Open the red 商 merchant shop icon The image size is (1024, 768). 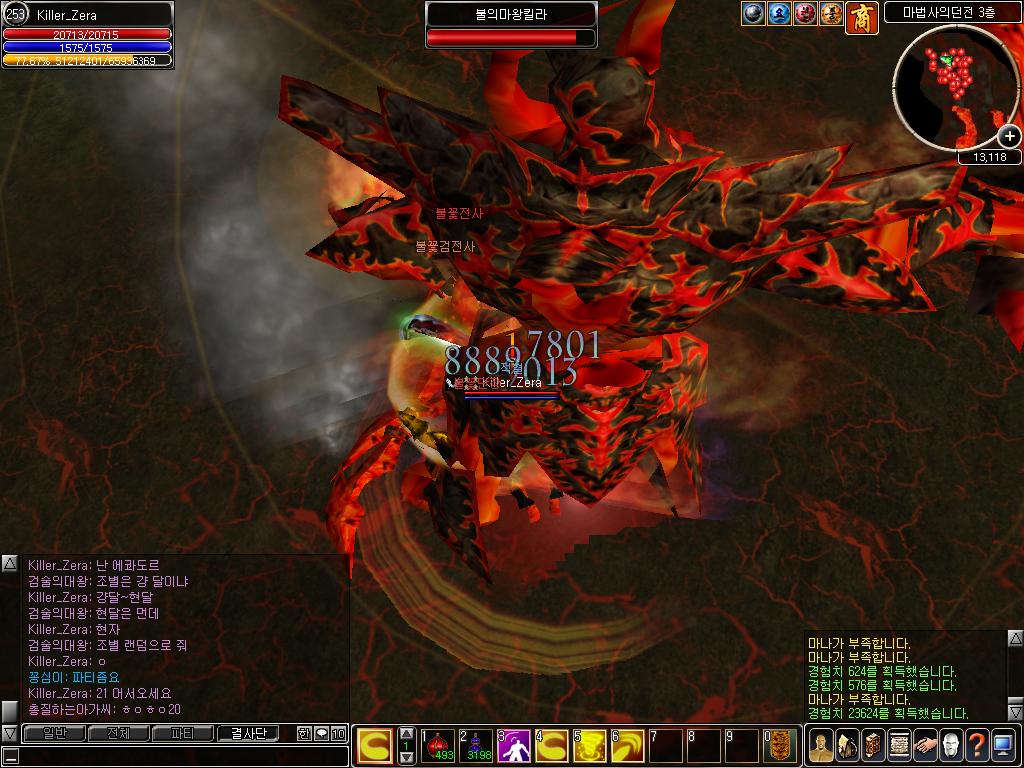tap(862, 17)
